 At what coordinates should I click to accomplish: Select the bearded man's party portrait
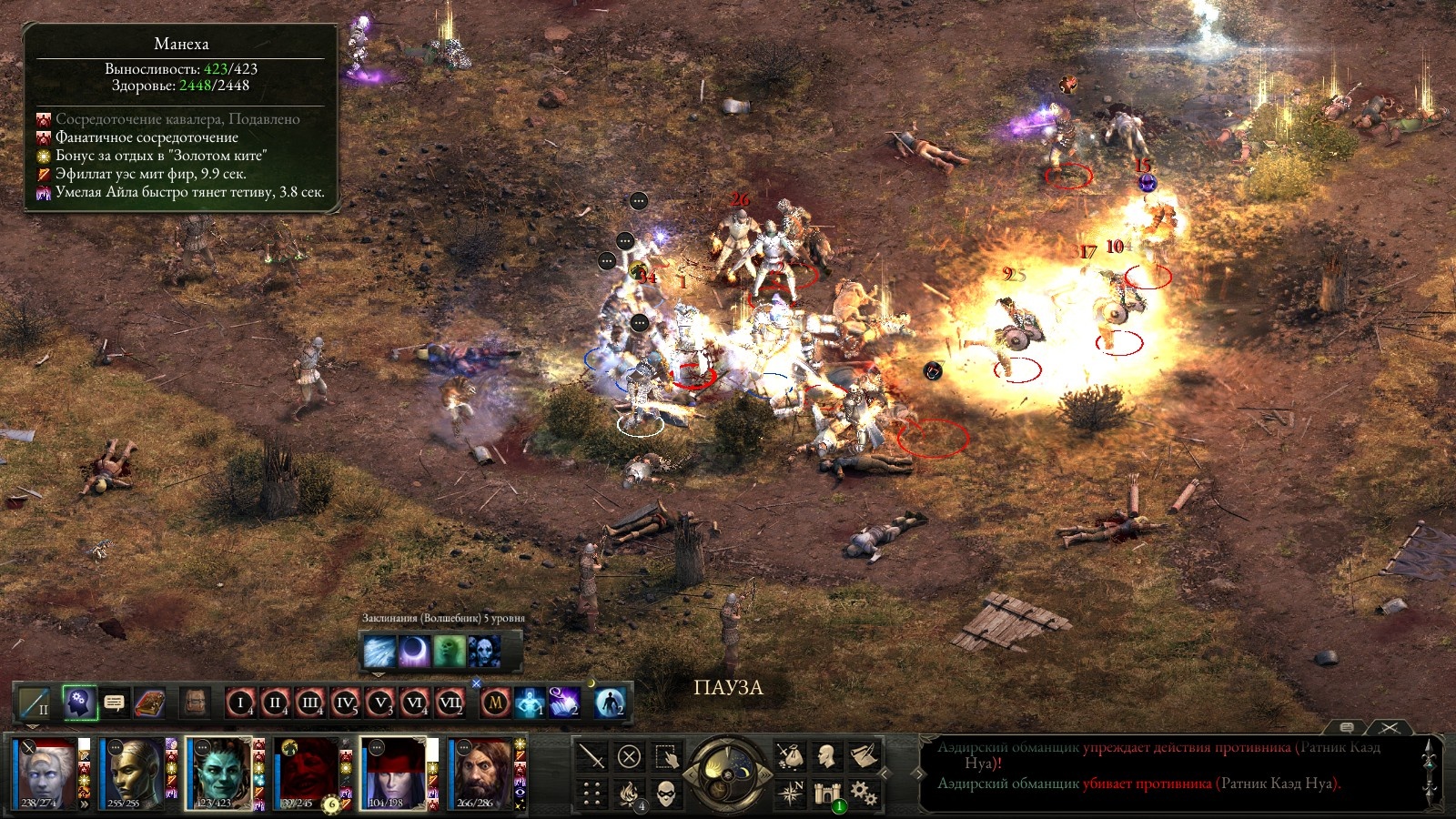[480, 773]
